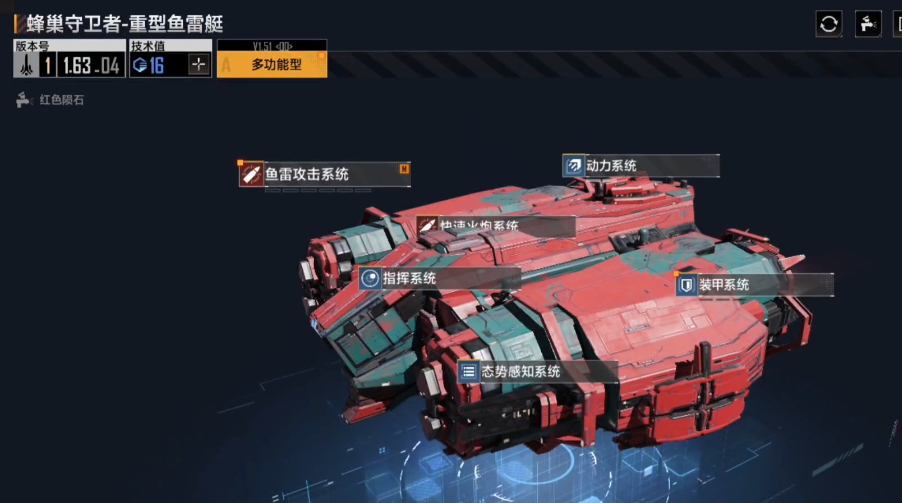The width and height of the screenshot is (902, 503).
Task: Click the 版本号 version number panel
Action: tap(68, 60)
